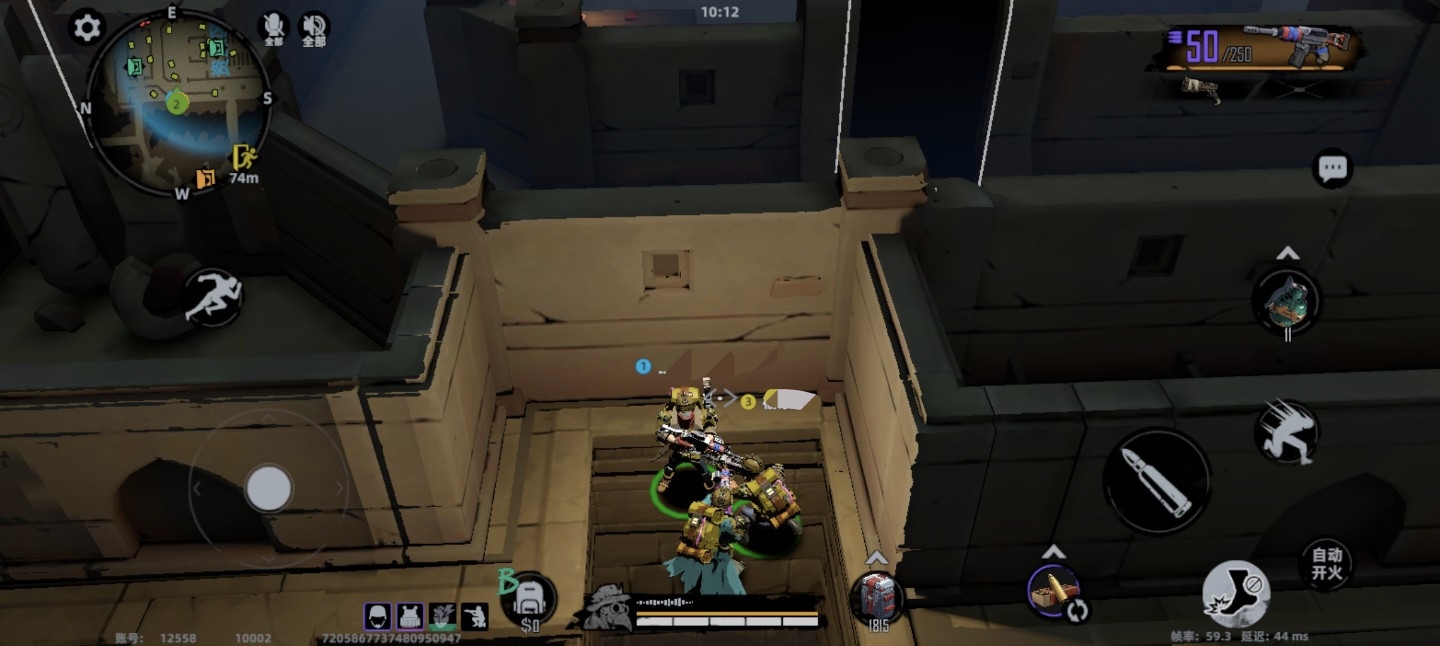Toggle the 自动开火 auto-fire button

click(1327, 564)
